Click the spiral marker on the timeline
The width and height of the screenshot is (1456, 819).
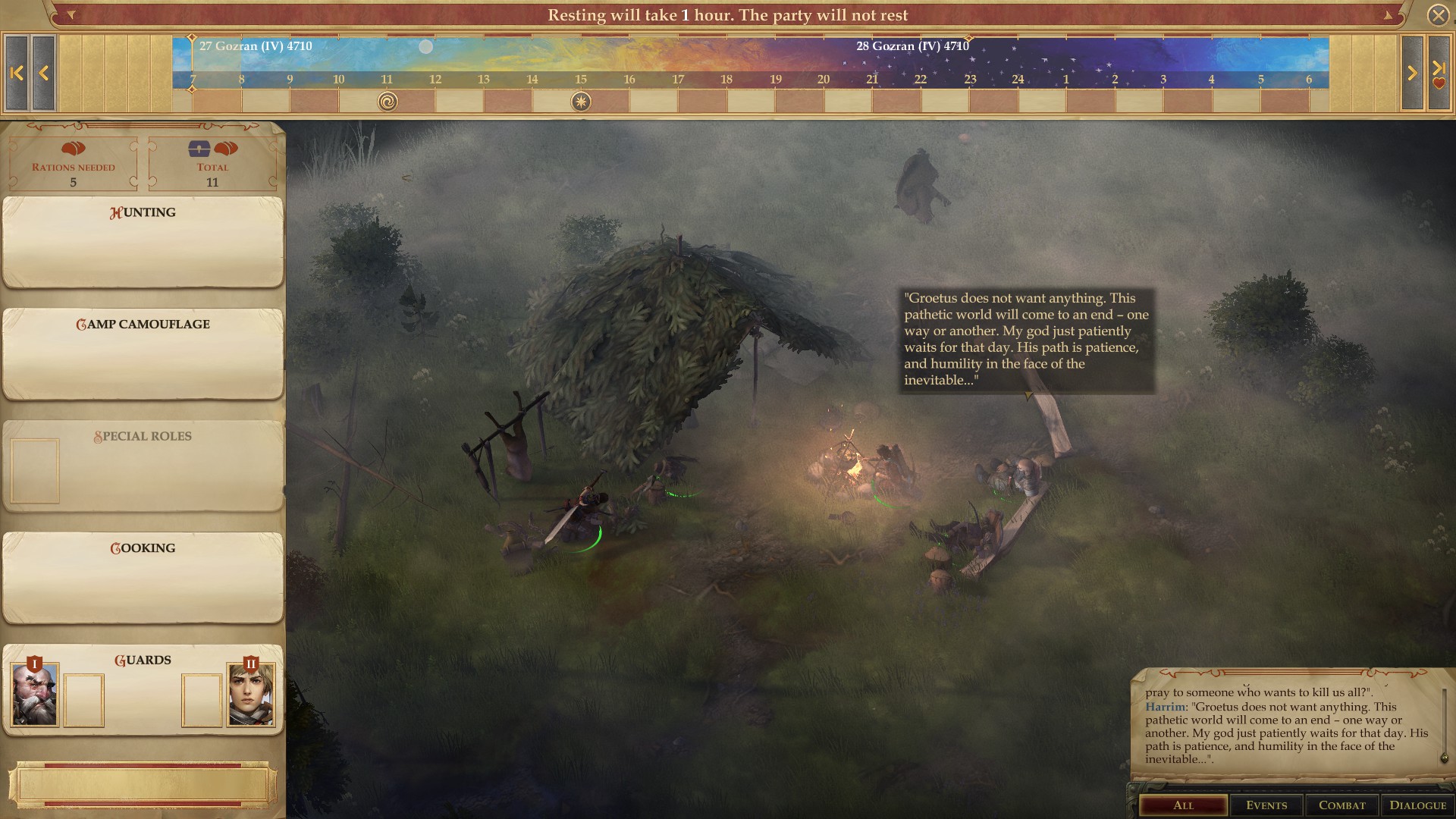point(388,102)
